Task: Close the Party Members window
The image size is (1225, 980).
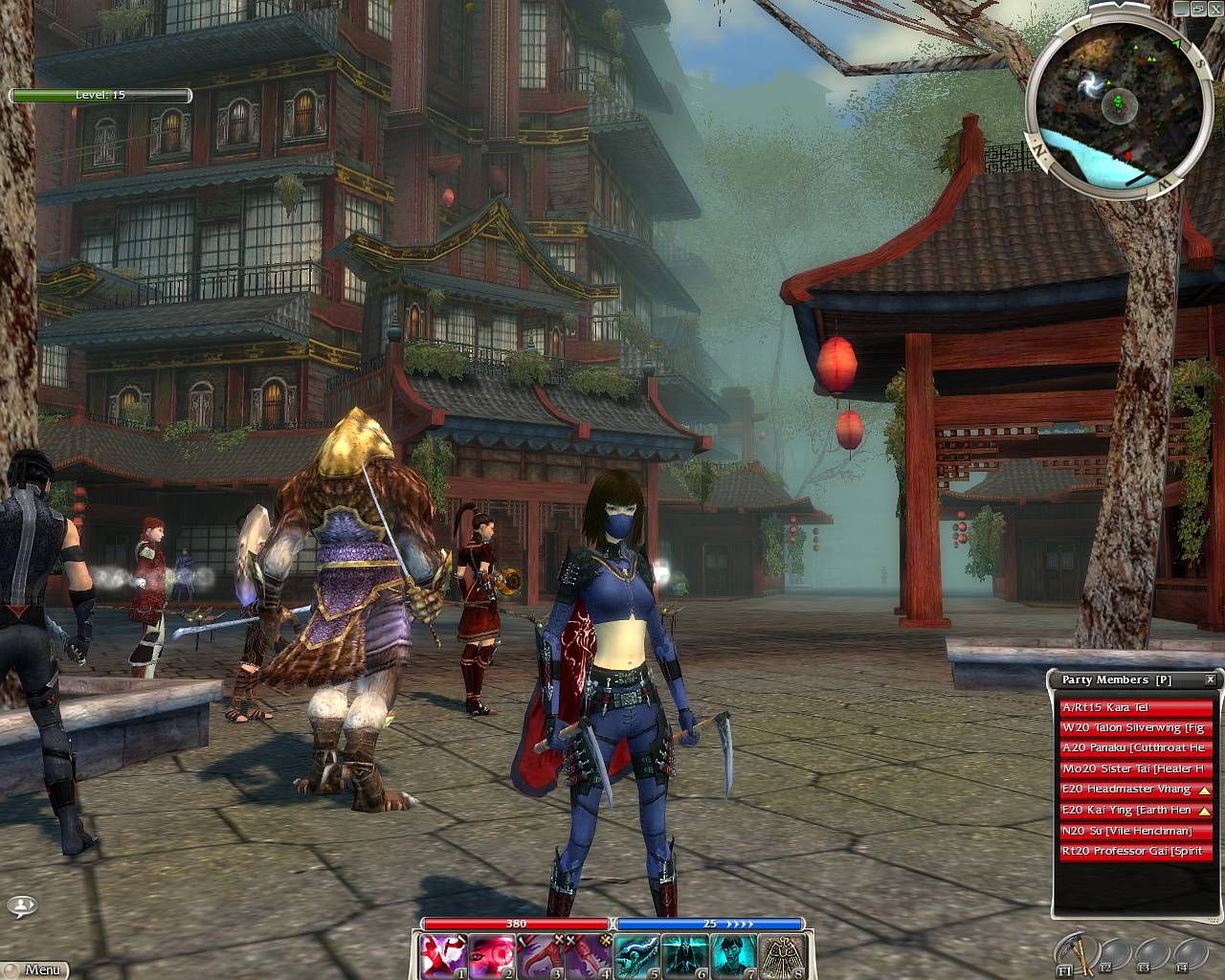Action: (1211, 679)
